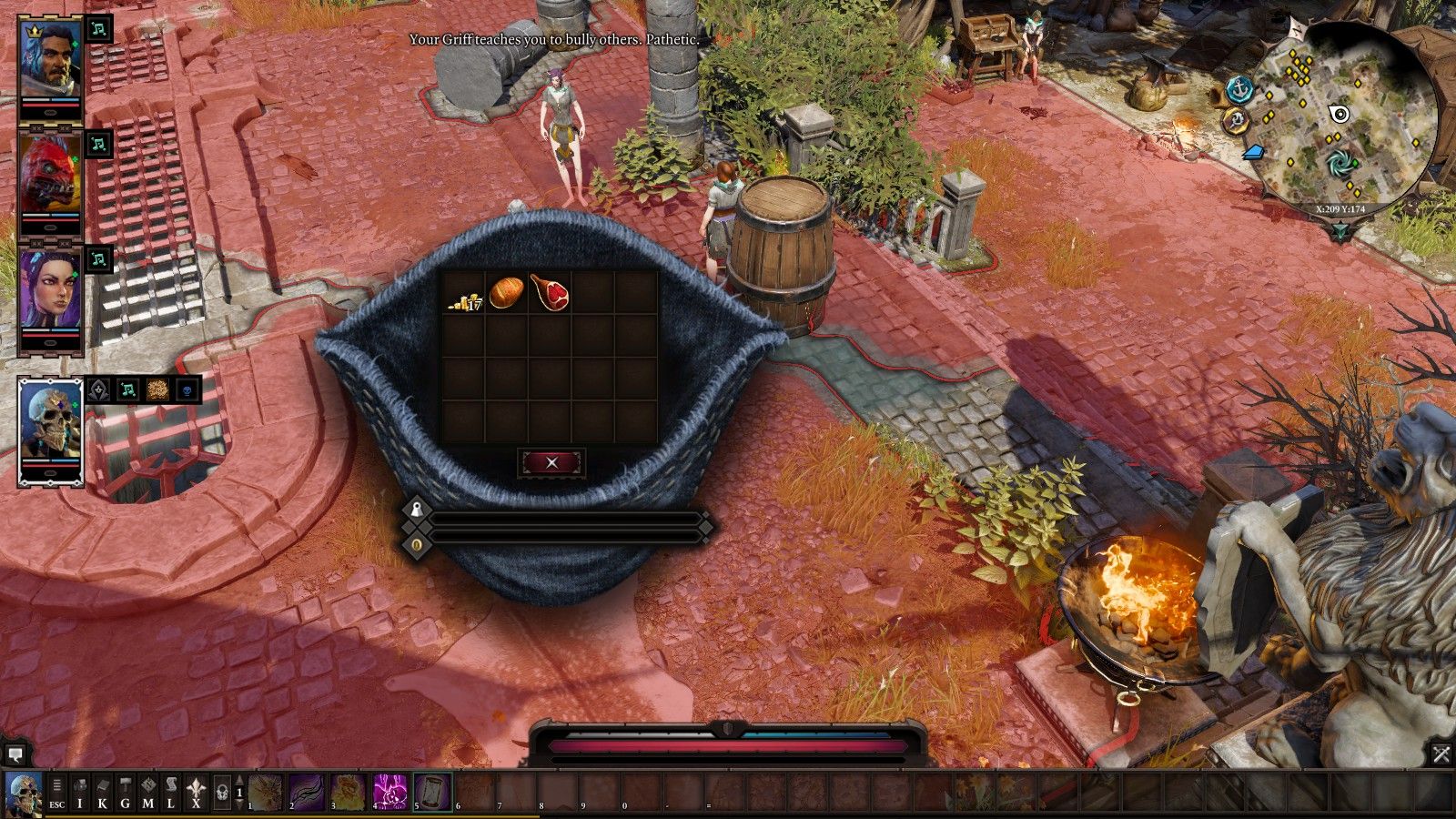
Task: Open the ESC game menu button
Action: [56, 793]
